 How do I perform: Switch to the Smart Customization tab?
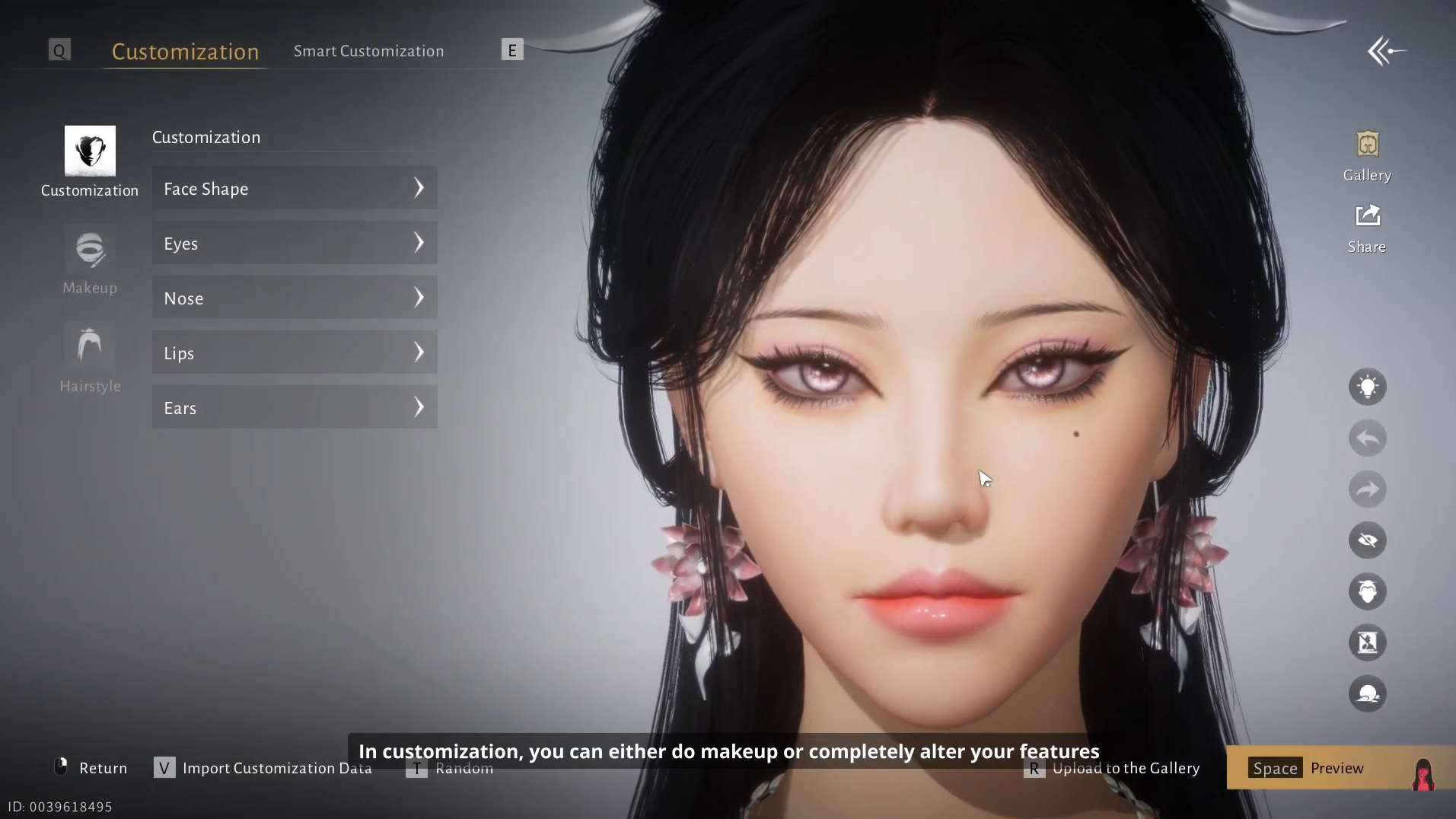tap(368, 51)
